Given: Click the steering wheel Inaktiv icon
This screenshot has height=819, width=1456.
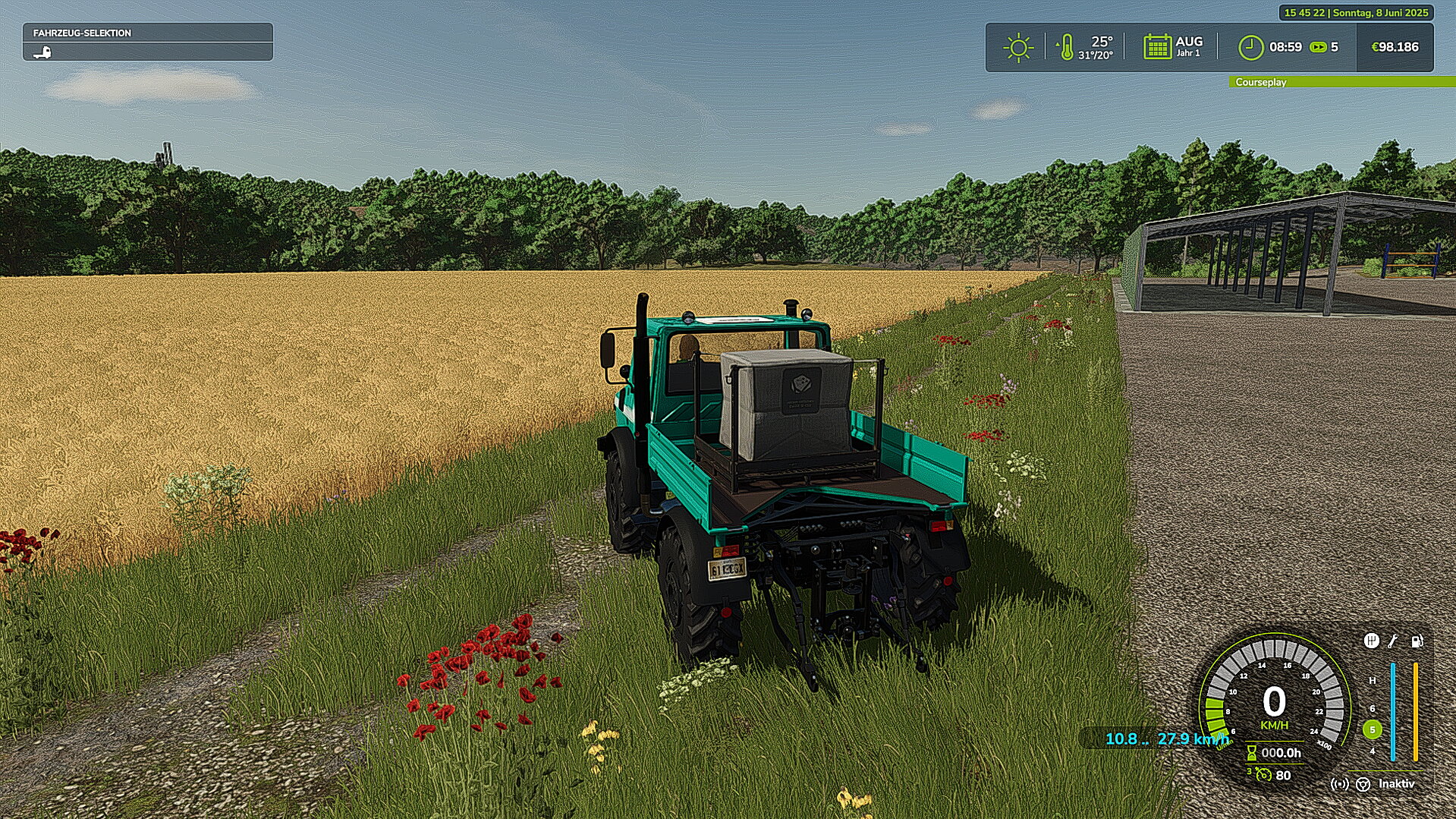Looking at the screenshot, I should tap(1363, 784).
